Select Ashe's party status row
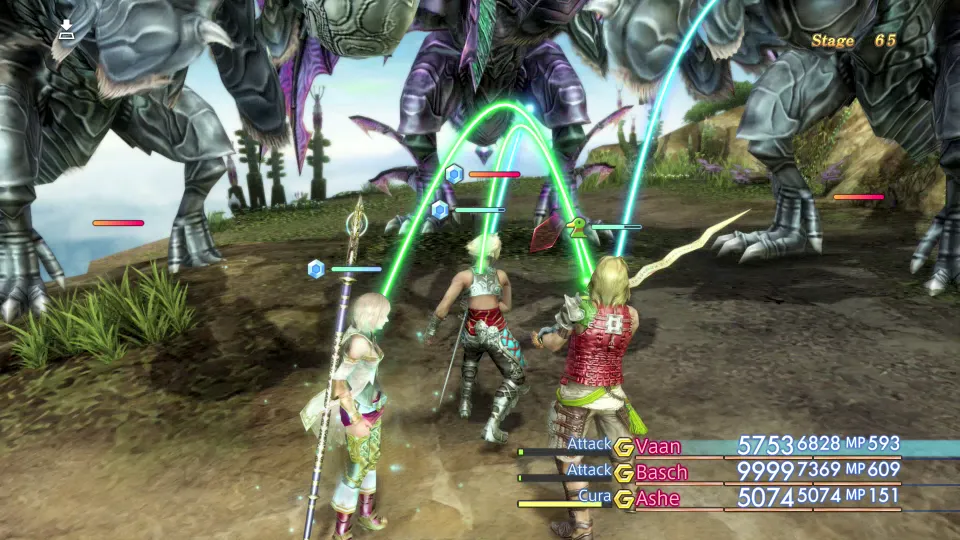960x540 pixels. 658,498
